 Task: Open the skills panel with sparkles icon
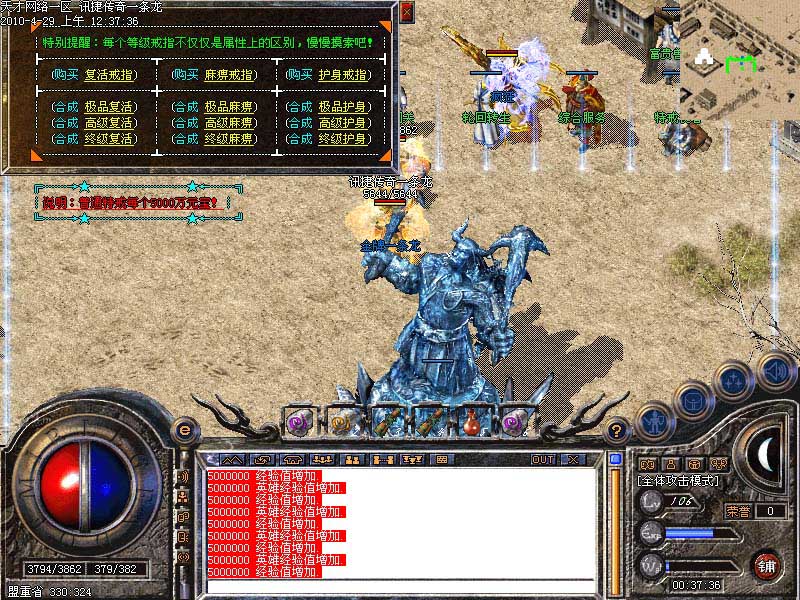(x=733, y=382)
